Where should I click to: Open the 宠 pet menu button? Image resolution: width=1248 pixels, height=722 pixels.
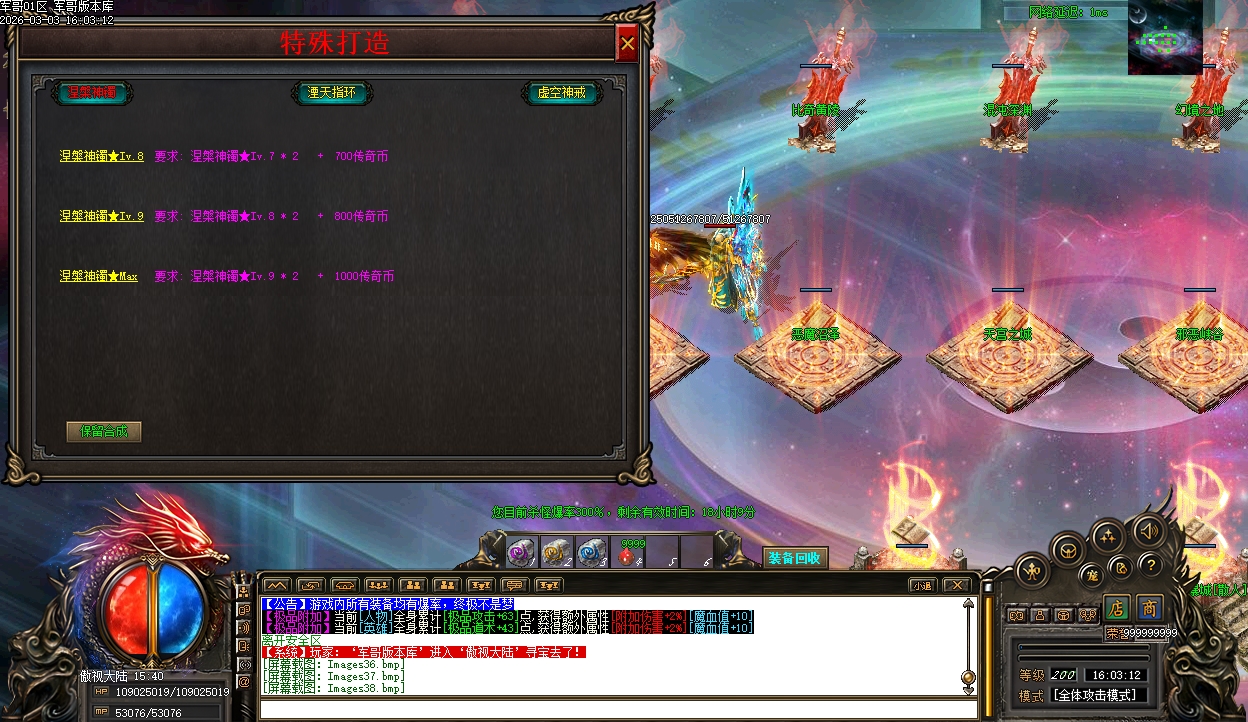point(1092,575)
